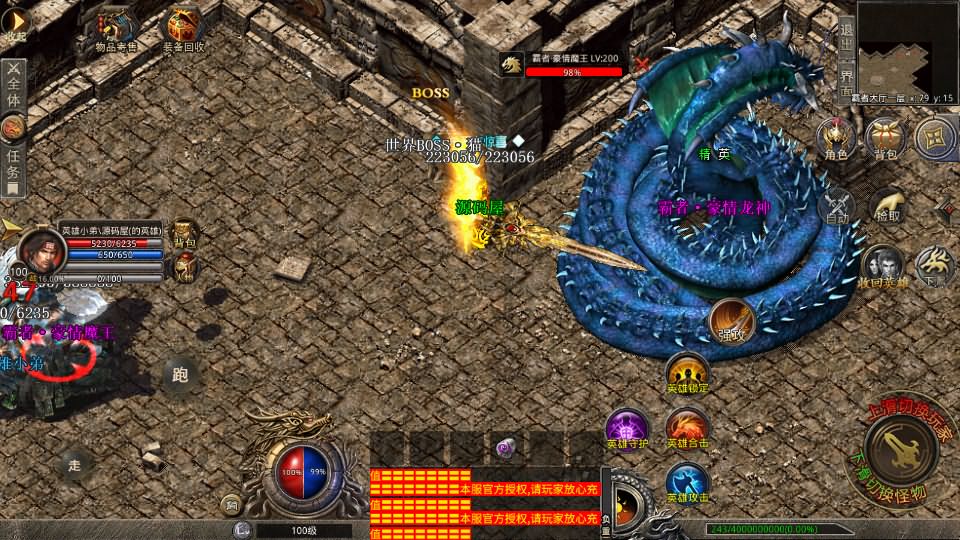This screenshot has width=960, height=540.
Task: Tap the 跑 run button
Action: click(180, 375)
